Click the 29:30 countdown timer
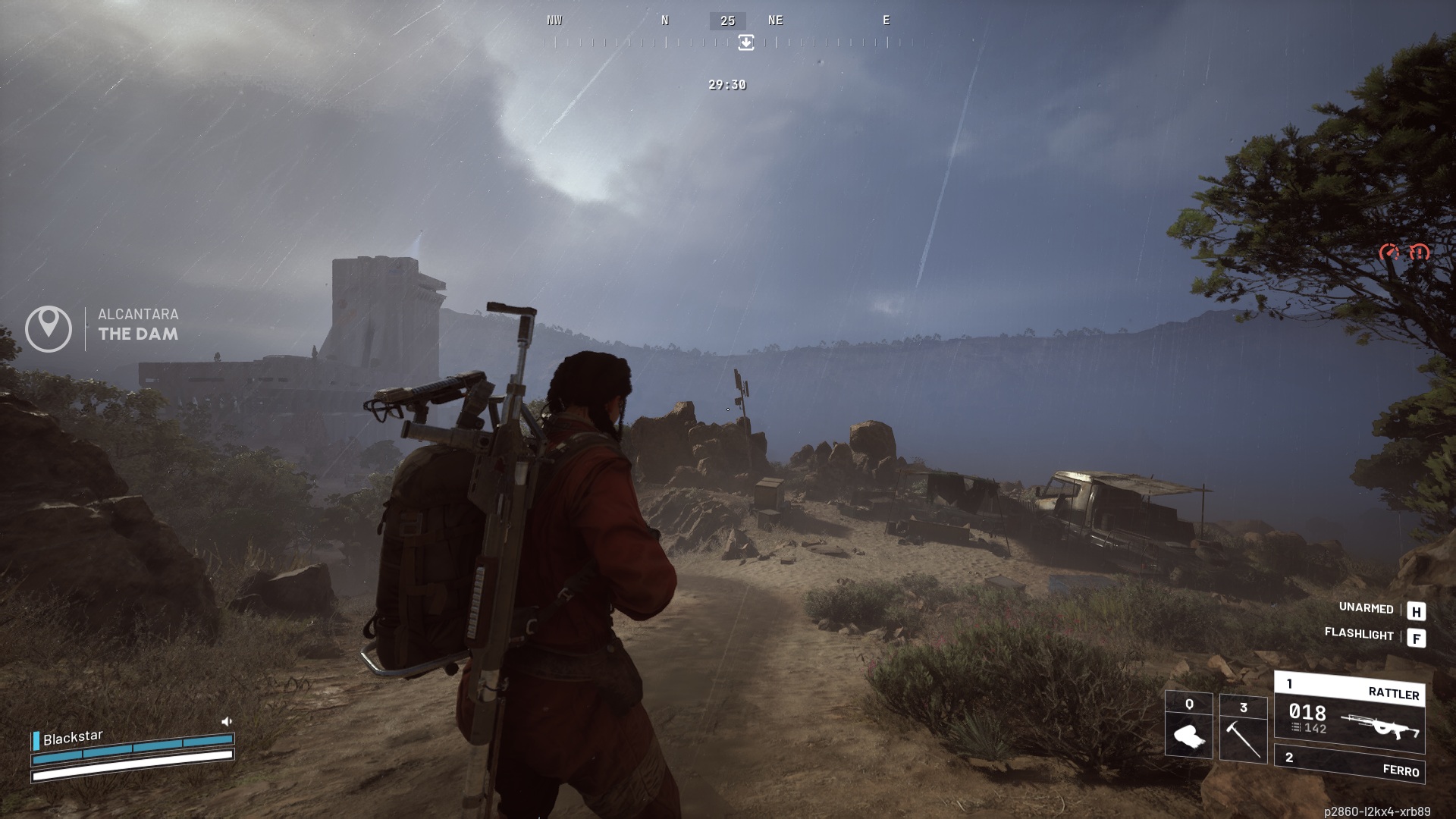 pyautogui.click(x=726, y=86)
